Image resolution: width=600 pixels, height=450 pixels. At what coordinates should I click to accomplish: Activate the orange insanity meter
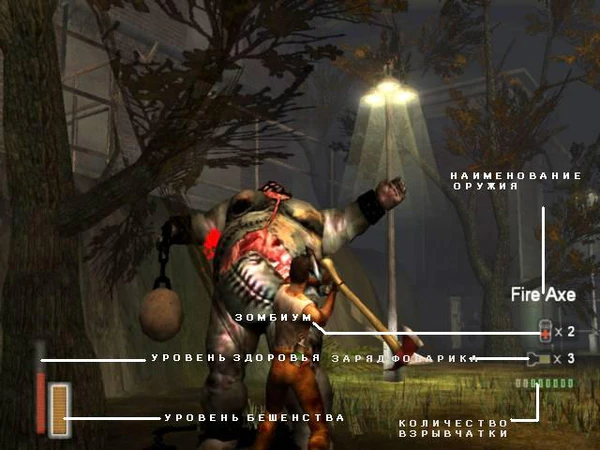(x=61, y=410)
